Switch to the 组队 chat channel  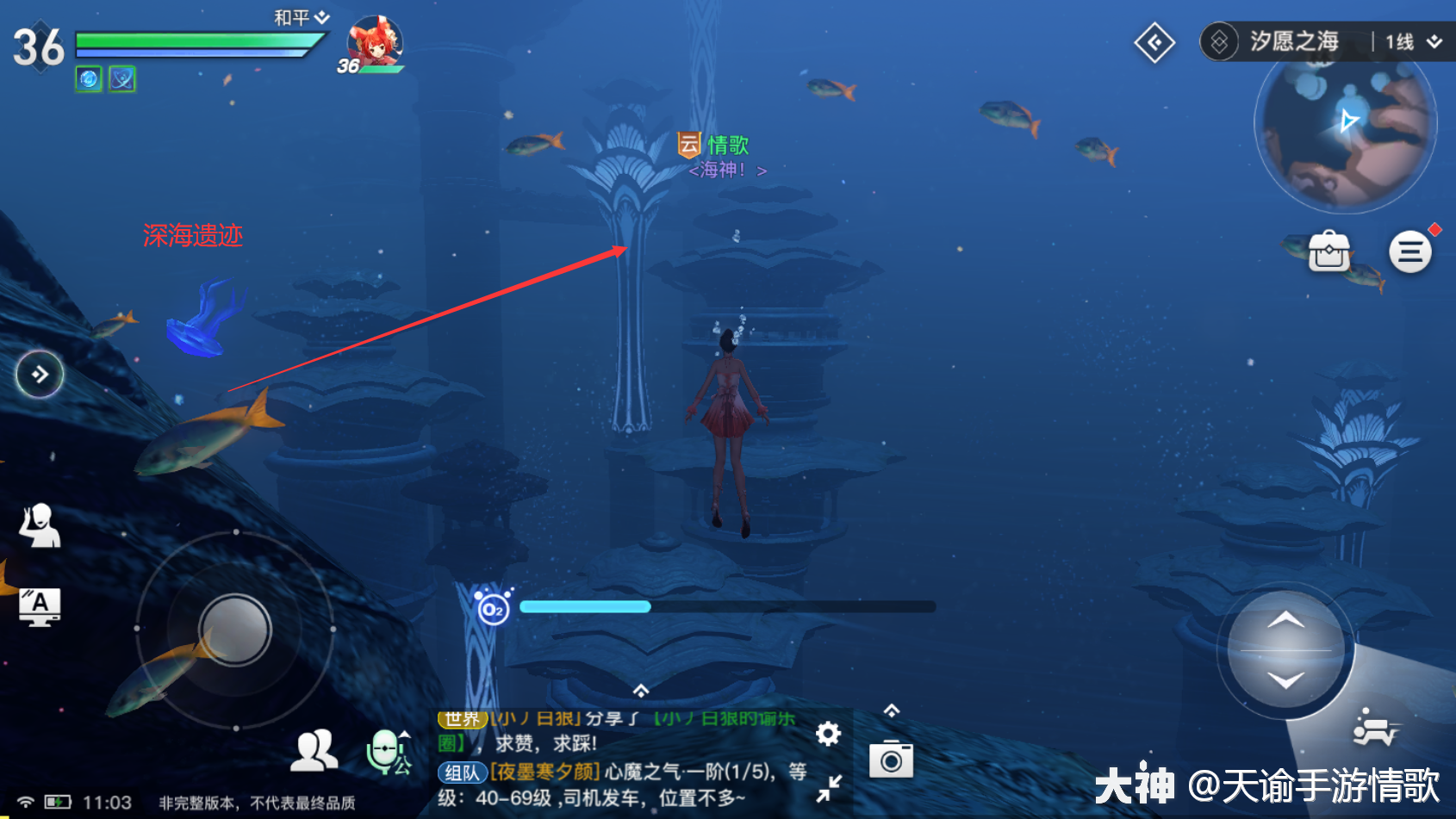click(460, 772)
